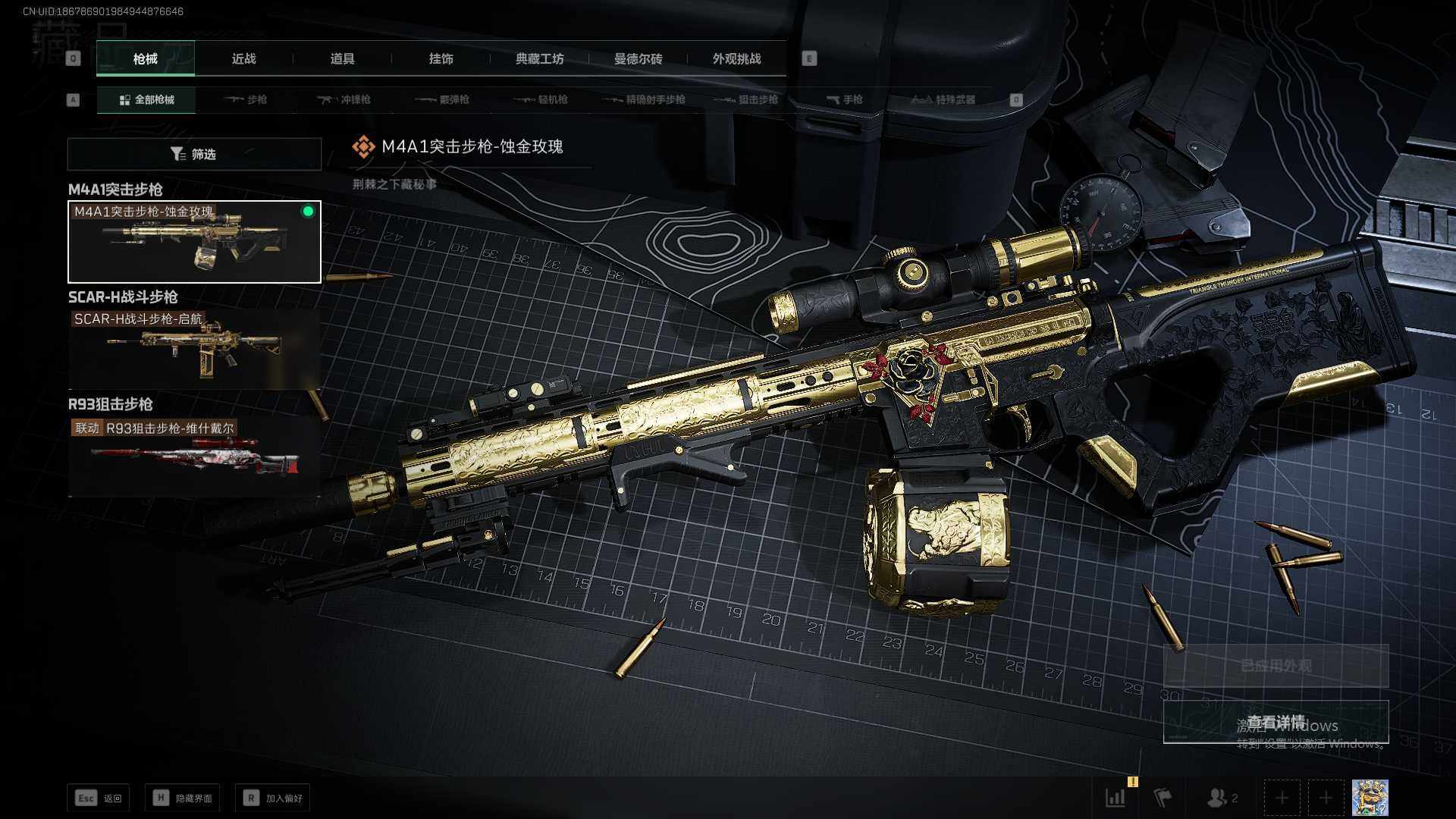Click the 查看详情 view details button
The height and width of the screenshot is (819, 1456).
point(1276,722)
